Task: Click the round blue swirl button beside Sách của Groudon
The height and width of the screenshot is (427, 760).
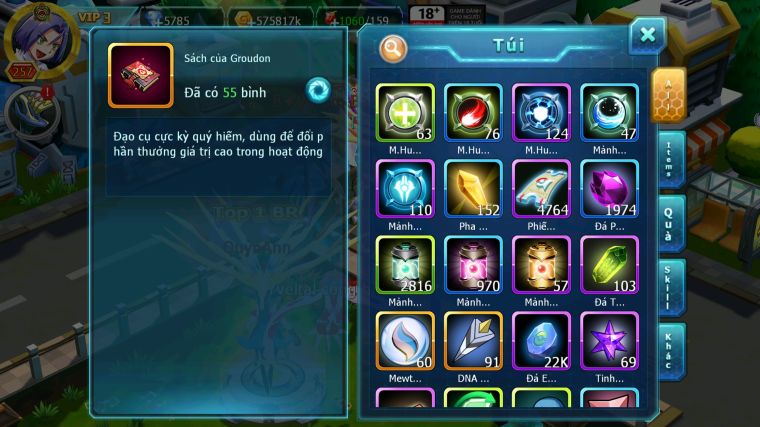Action: (318, 89)
